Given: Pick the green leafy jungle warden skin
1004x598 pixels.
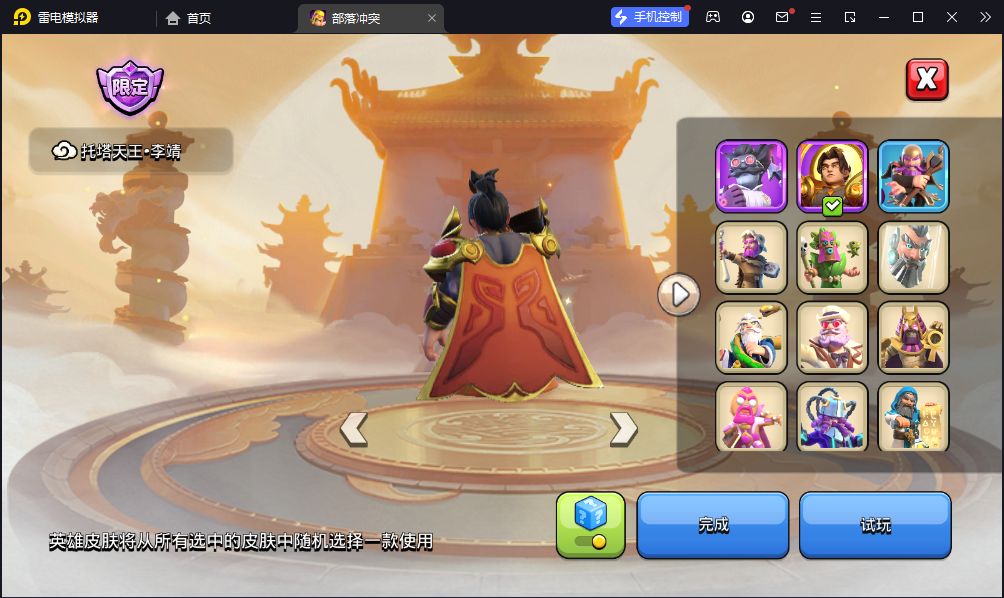Looking at the screenshot, I should point(832,257).
